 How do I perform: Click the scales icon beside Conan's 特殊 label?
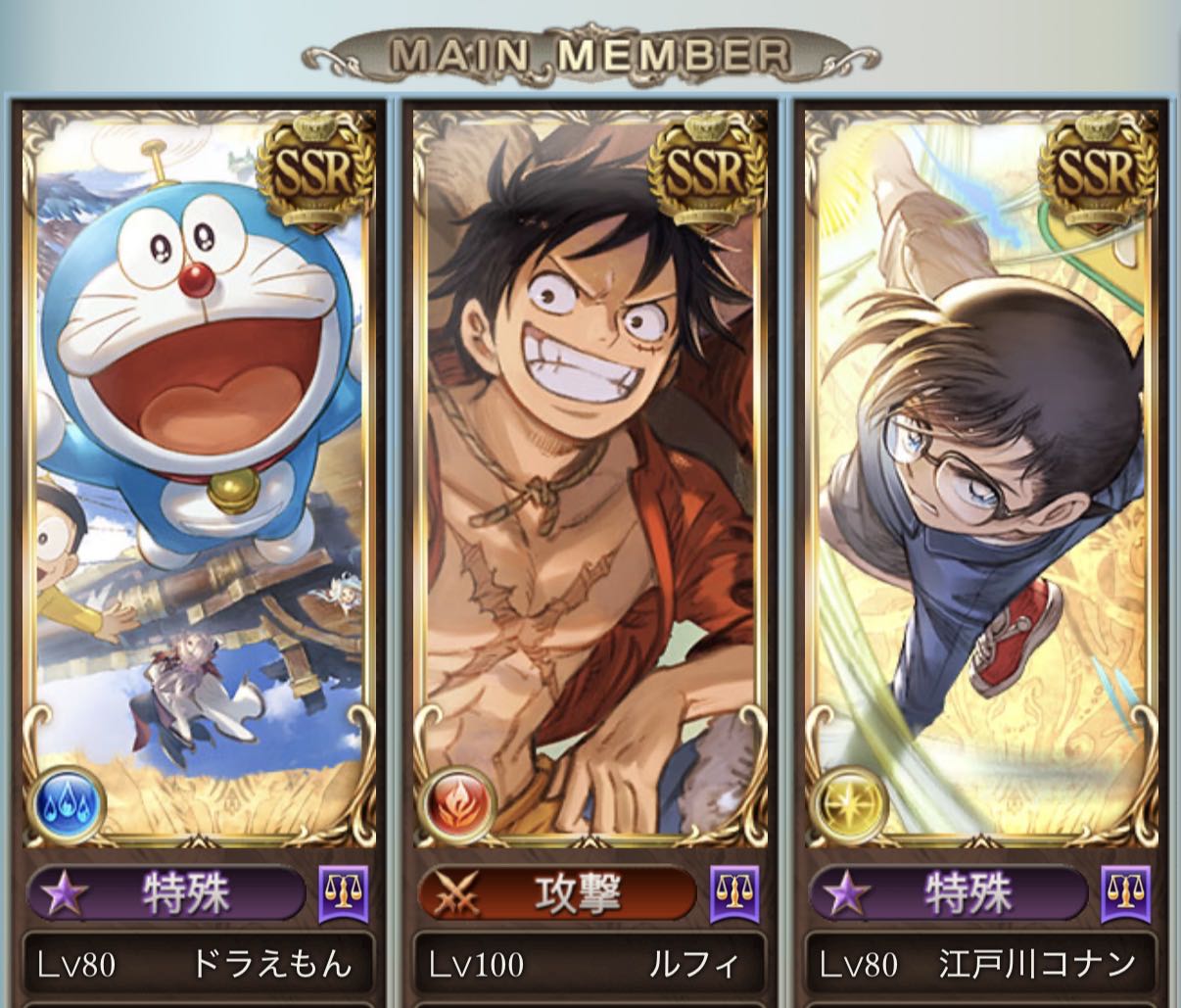(1125, 892)
